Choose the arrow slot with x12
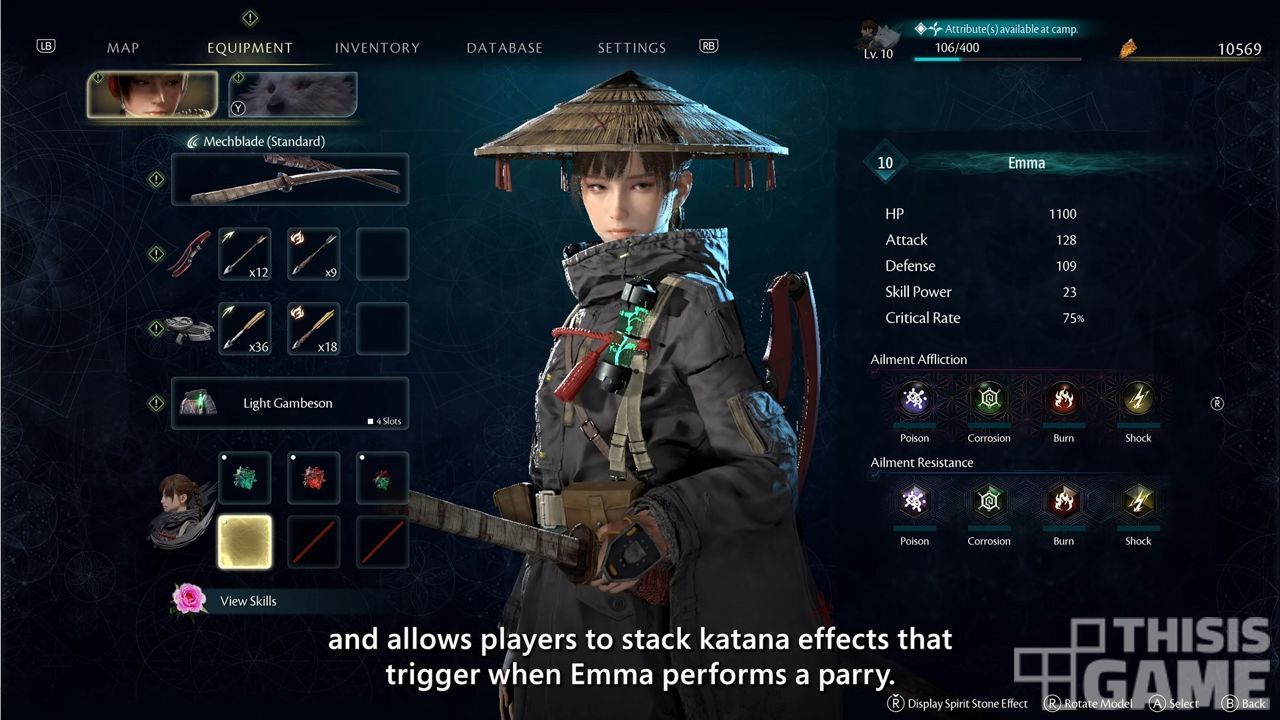Viewport: 1280px width, 720px height. tap(245, 254)
